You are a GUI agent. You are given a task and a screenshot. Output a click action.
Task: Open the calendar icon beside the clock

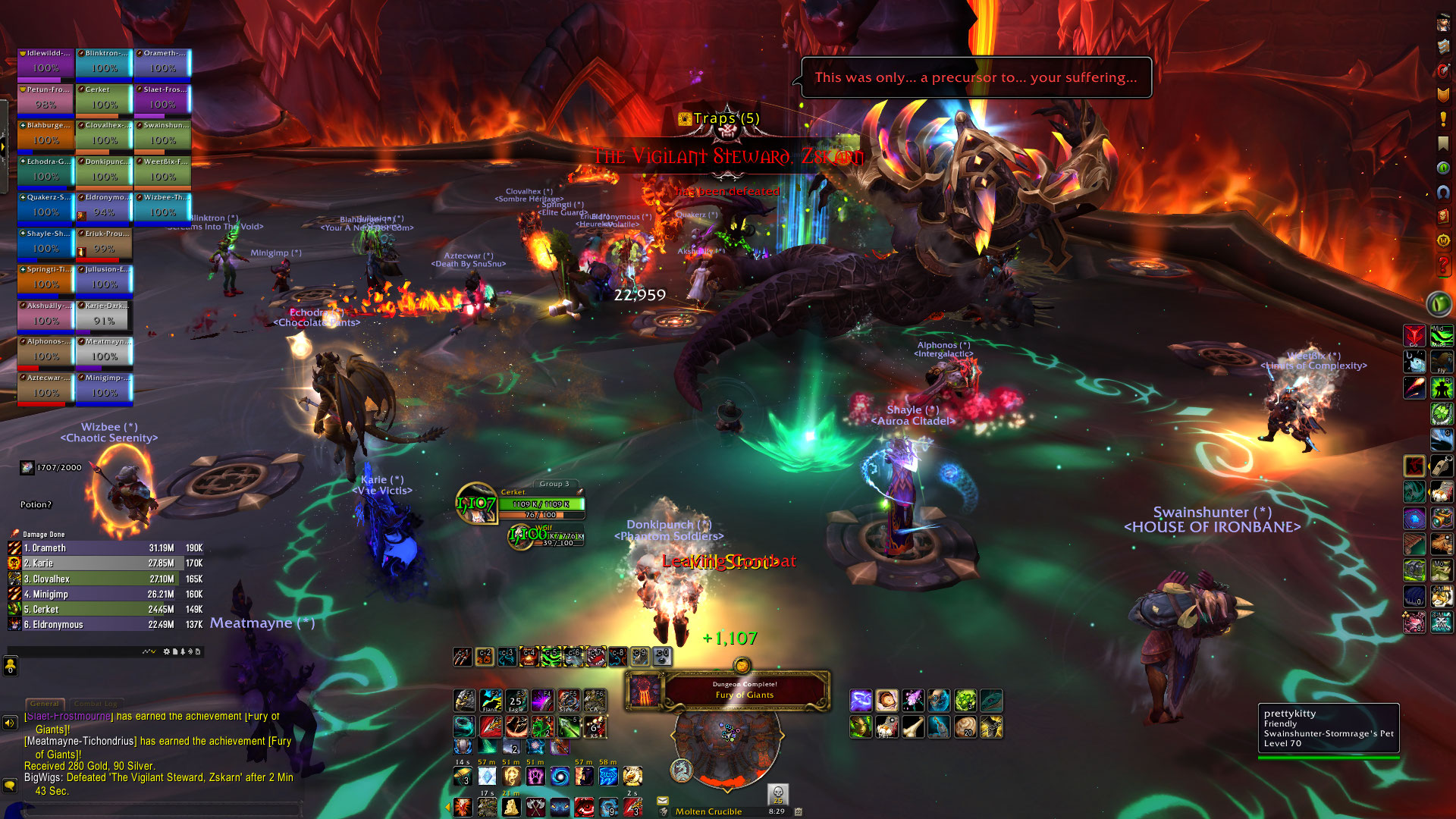pyautogui.click(x=798, y=811)
